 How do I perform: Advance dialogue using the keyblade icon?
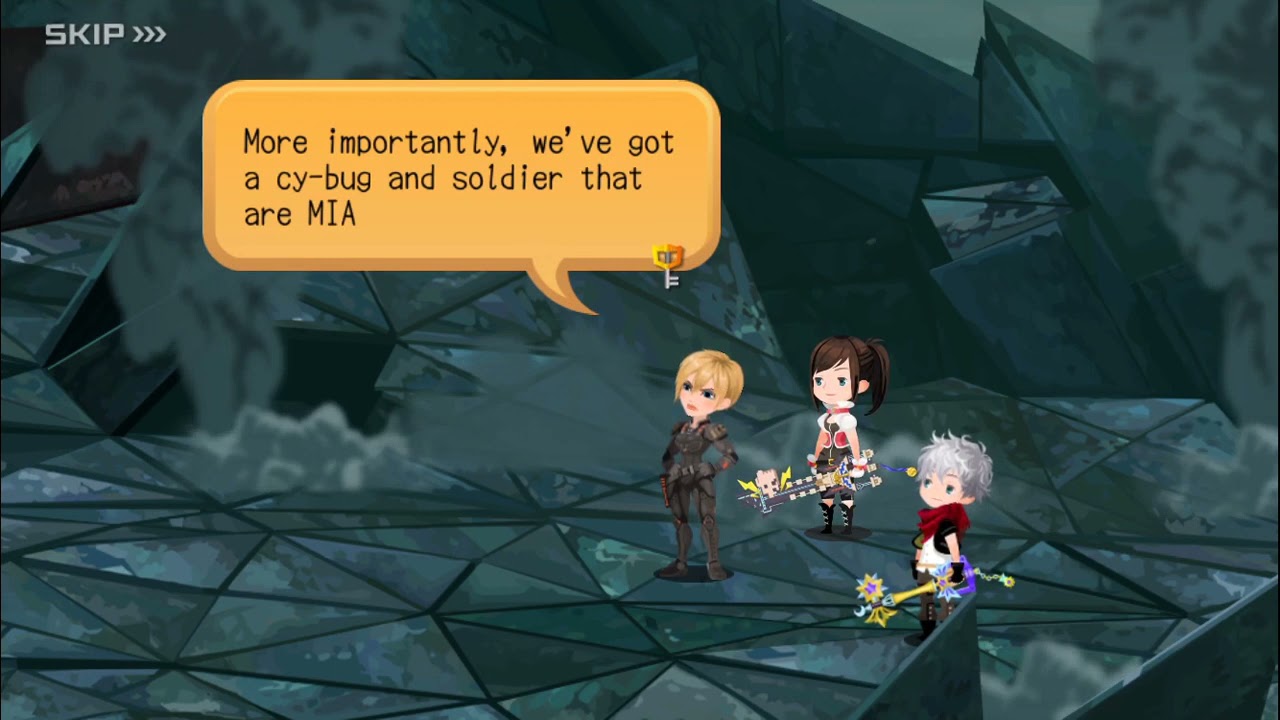coord(668,264)
